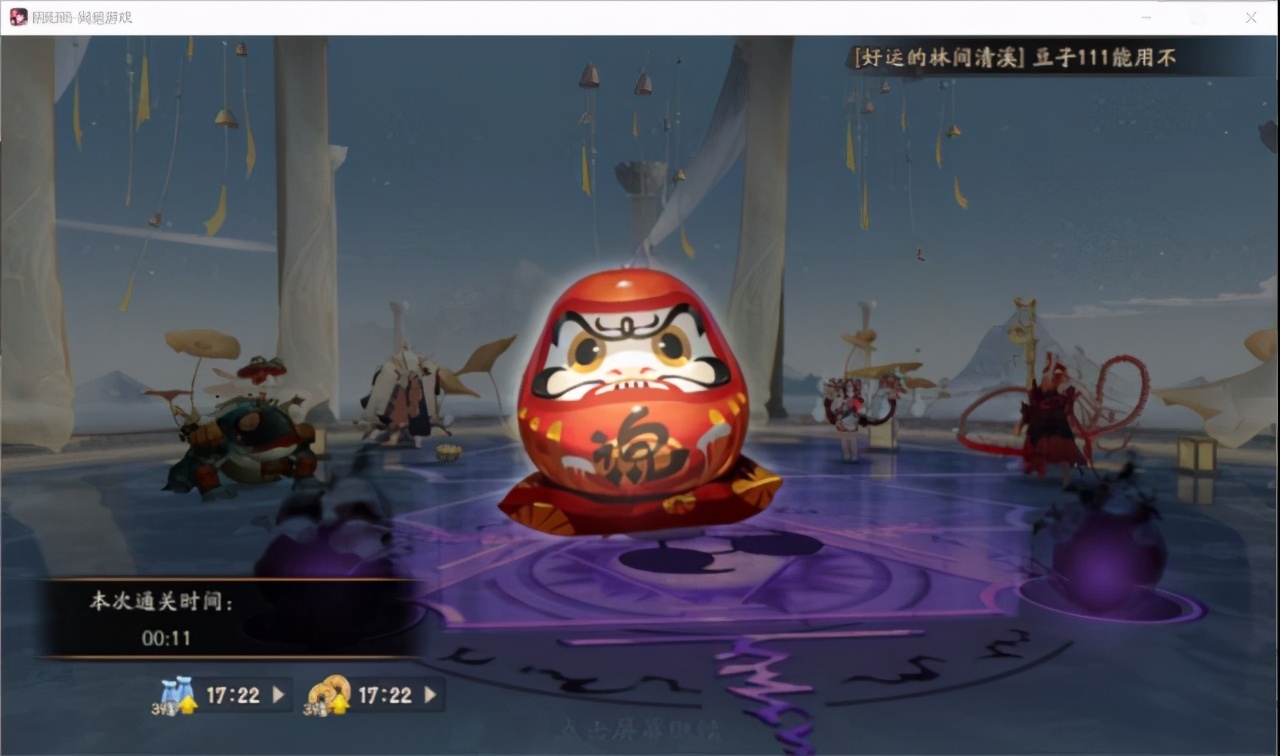Open the chat message banner at top right
The image size is (1280, 756).
(x=1012, y=58)
